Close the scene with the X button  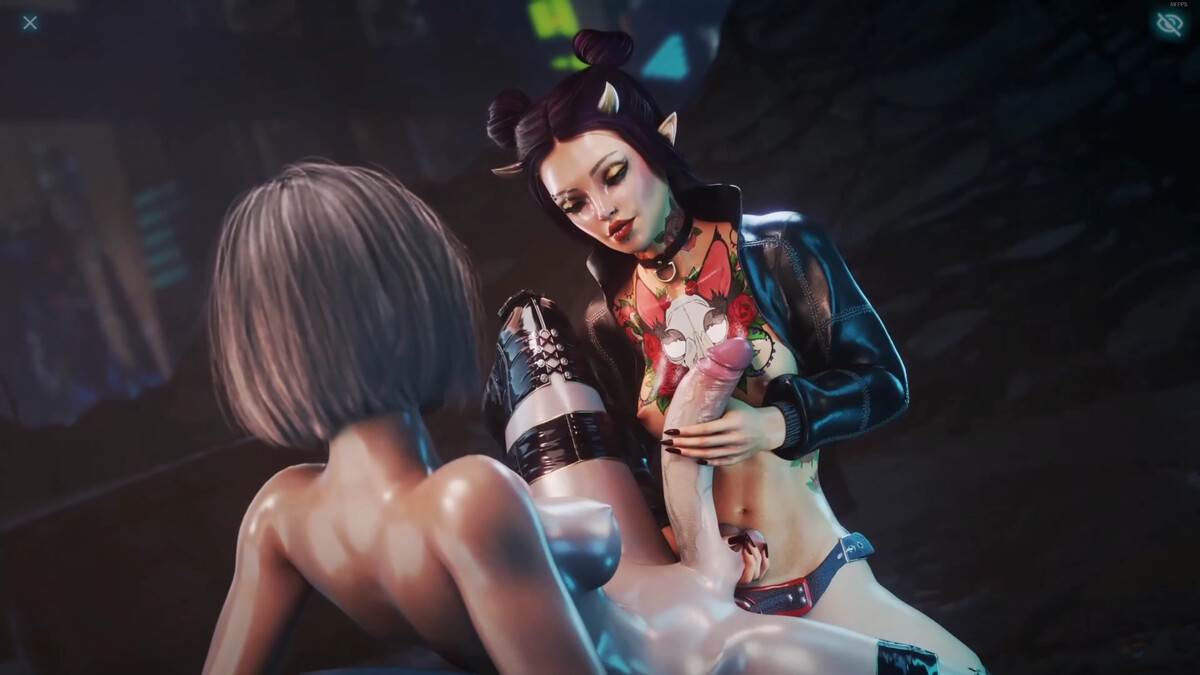tap(30, 22)
